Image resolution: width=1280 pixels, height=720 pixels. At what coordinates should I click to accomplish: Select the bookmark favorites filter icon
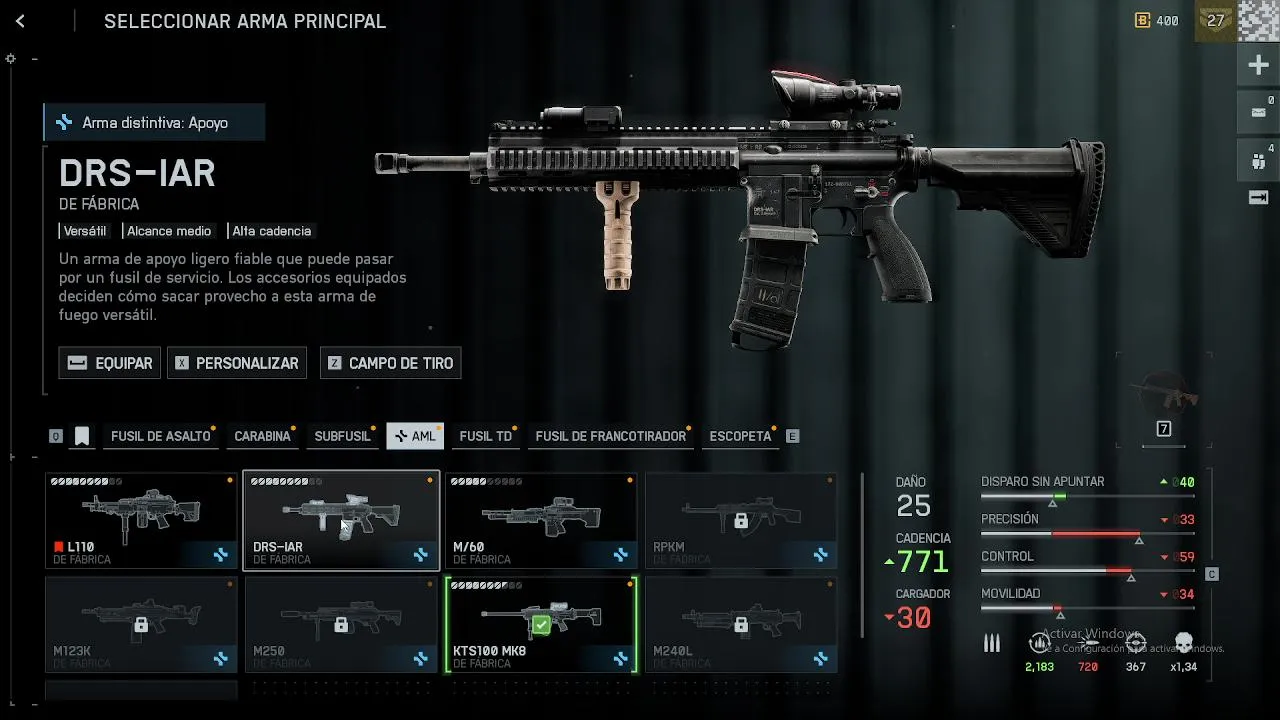click(82, 436)
